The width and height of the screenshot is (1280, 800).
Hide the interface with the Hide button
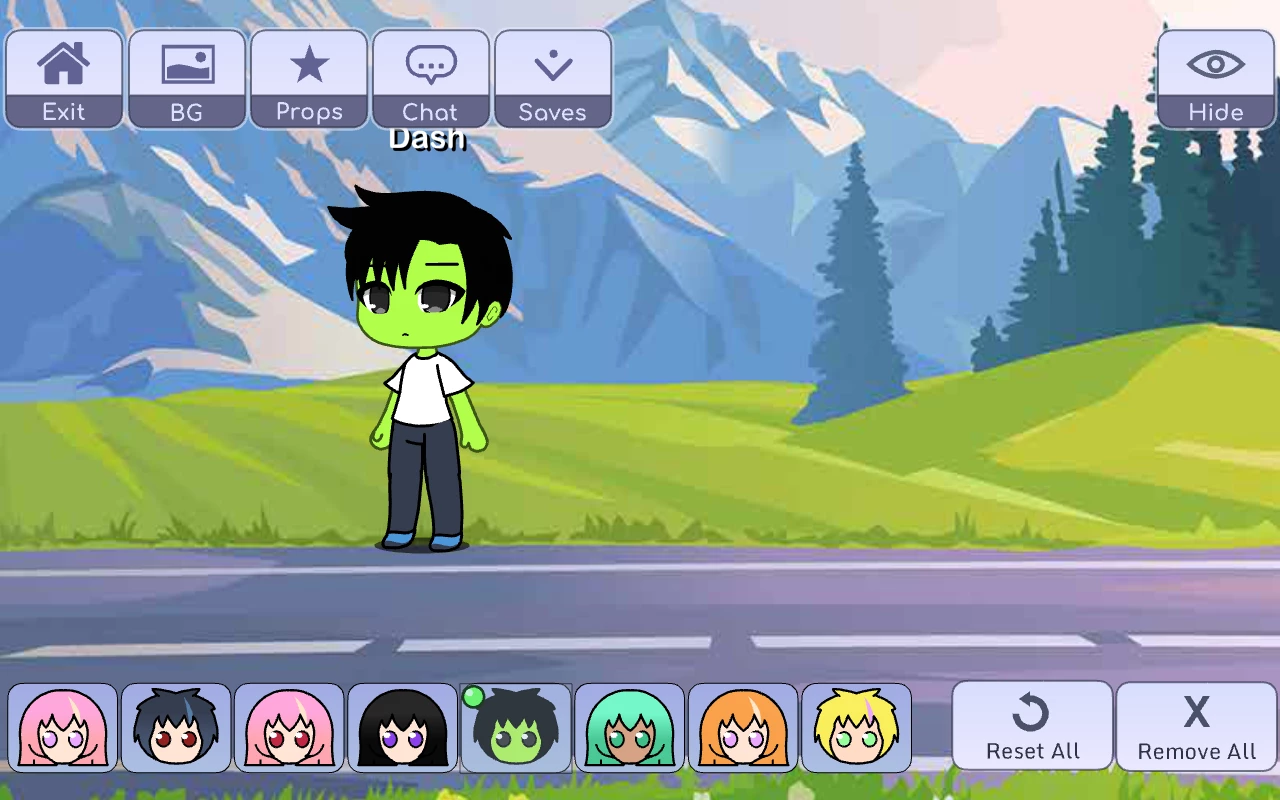(1216, 79)
